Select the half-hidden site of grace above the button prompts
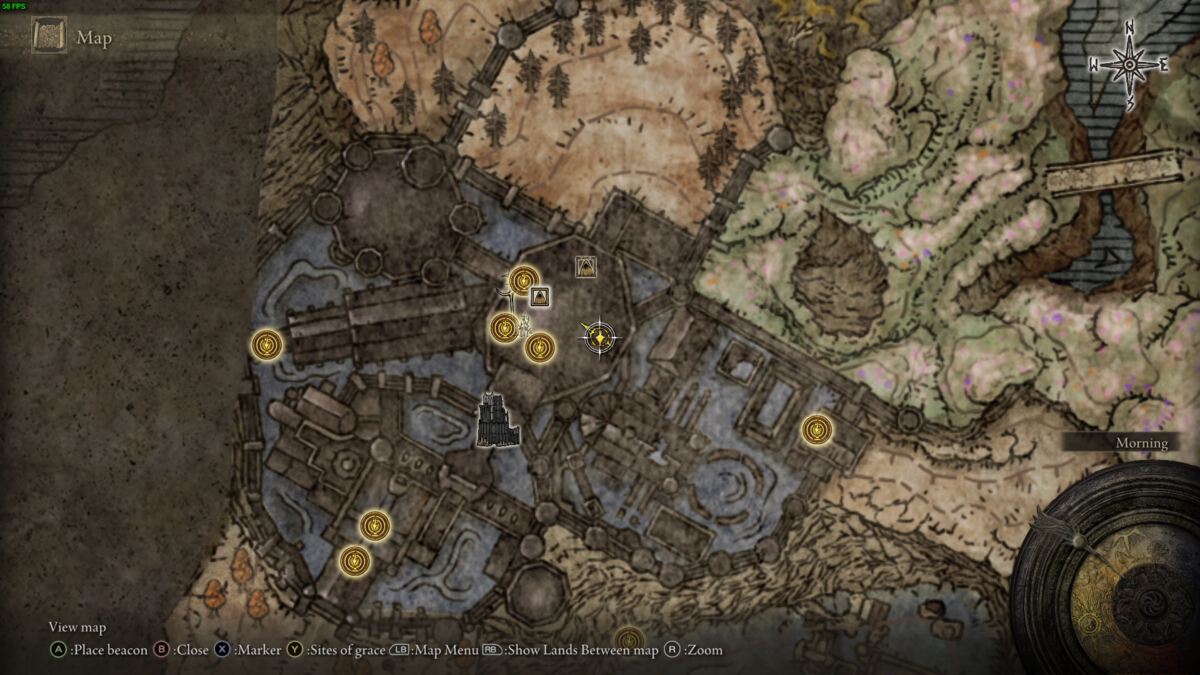This screenshot has height=675, width=1200. point(628,639)
